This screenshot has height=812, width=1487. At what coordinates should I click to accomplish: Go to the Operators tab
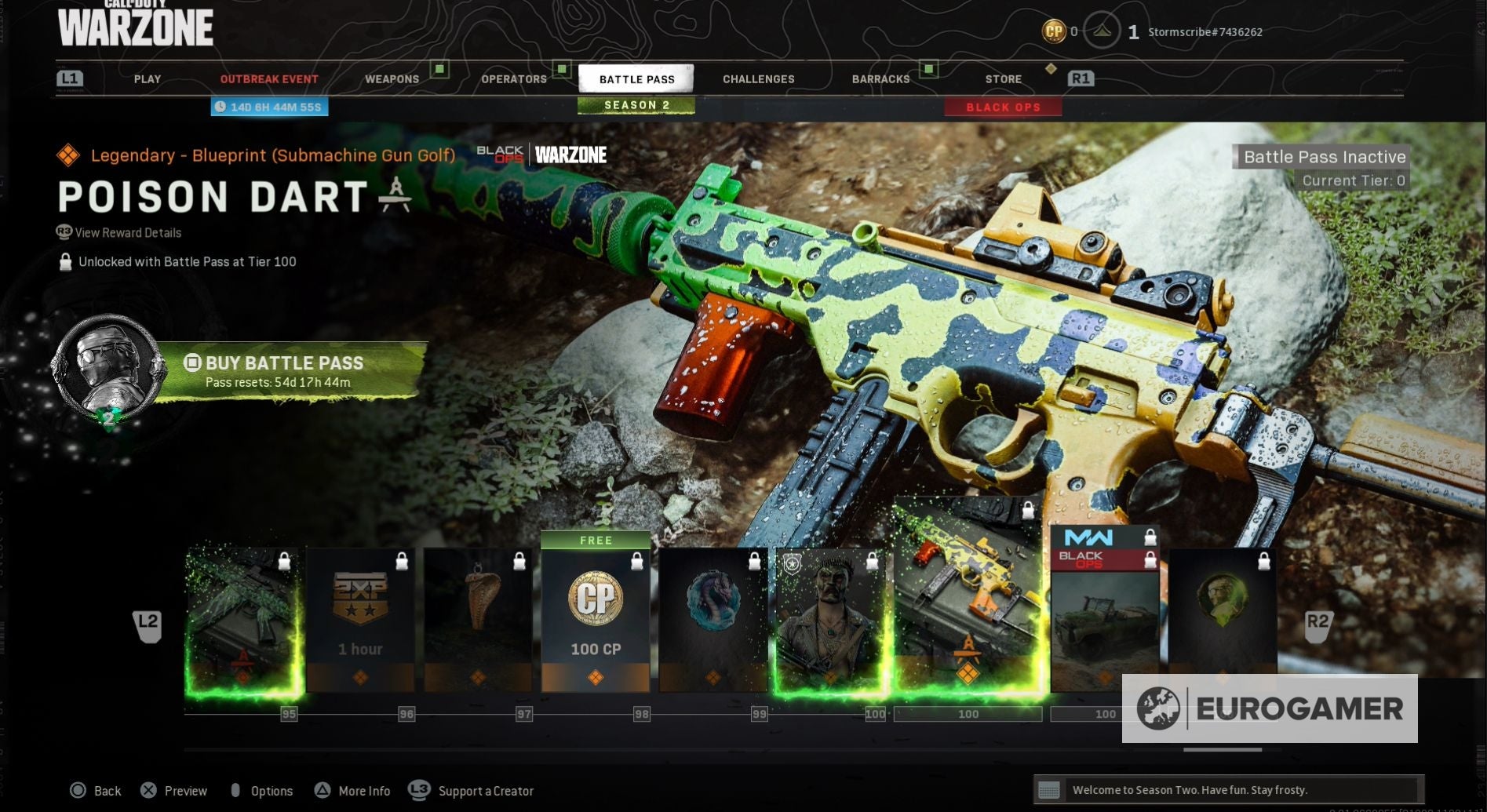pyautogui.click(x=514, y=79)
